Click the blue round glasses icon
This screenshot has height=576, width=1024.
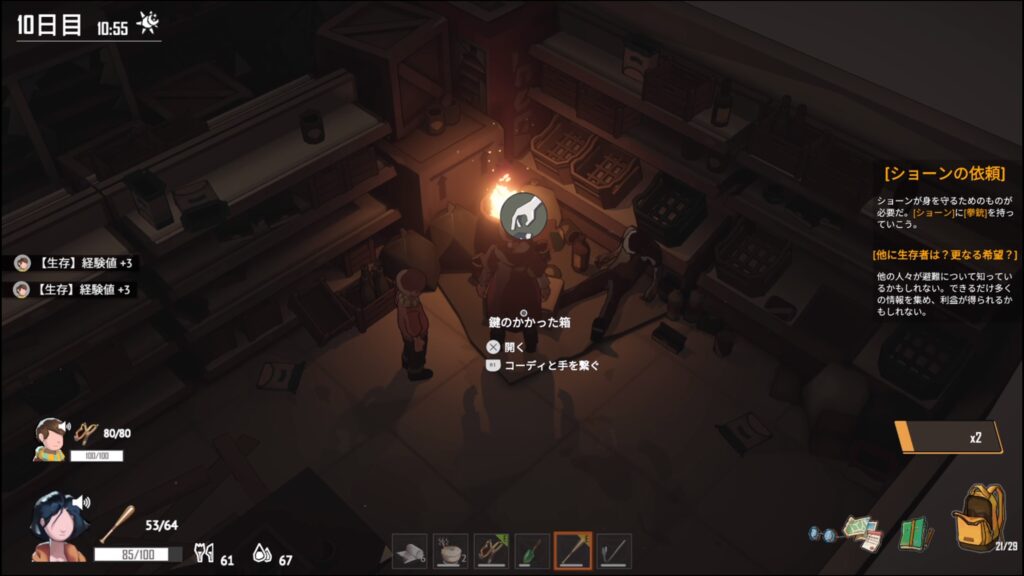(822, 535)
